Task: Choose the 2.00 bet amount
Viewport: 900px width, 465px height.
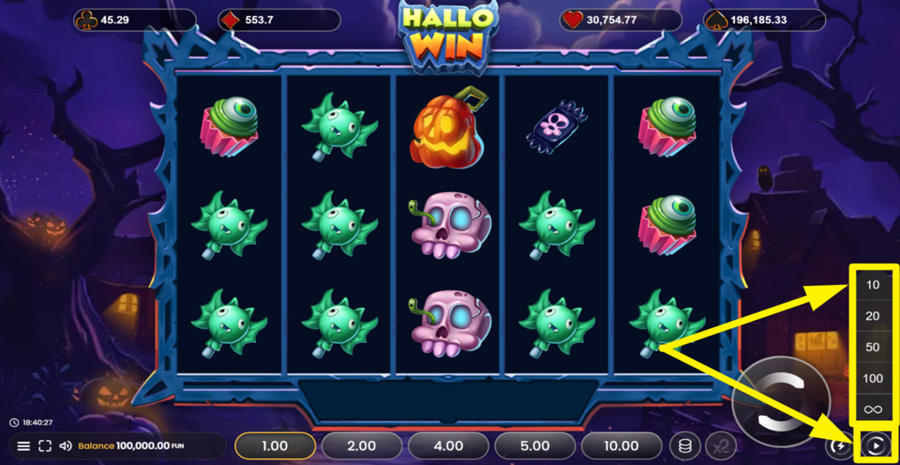Action: [x=361, y=446]
